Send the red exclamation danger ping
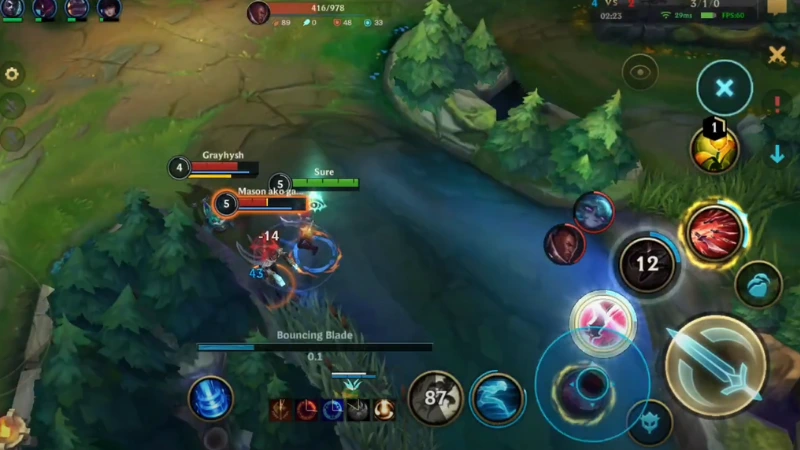Screen dimensions: 800x450 click(x=777, y=103)
